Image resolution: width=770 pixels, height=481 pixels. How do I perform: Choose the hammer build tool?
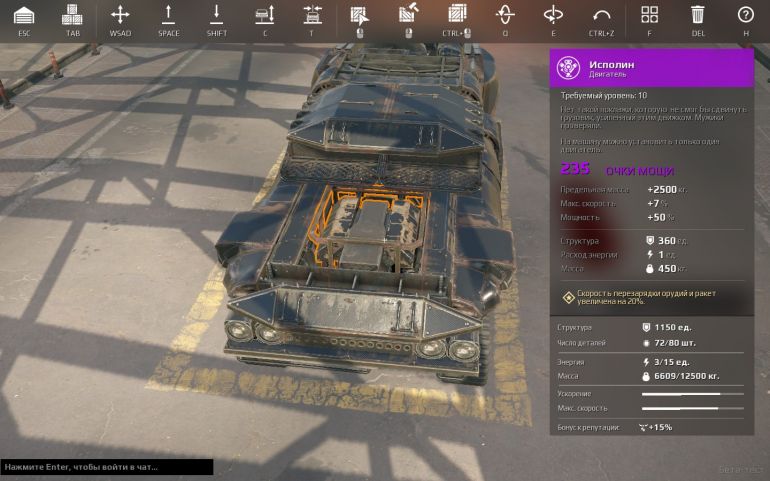tap(408, 15)
